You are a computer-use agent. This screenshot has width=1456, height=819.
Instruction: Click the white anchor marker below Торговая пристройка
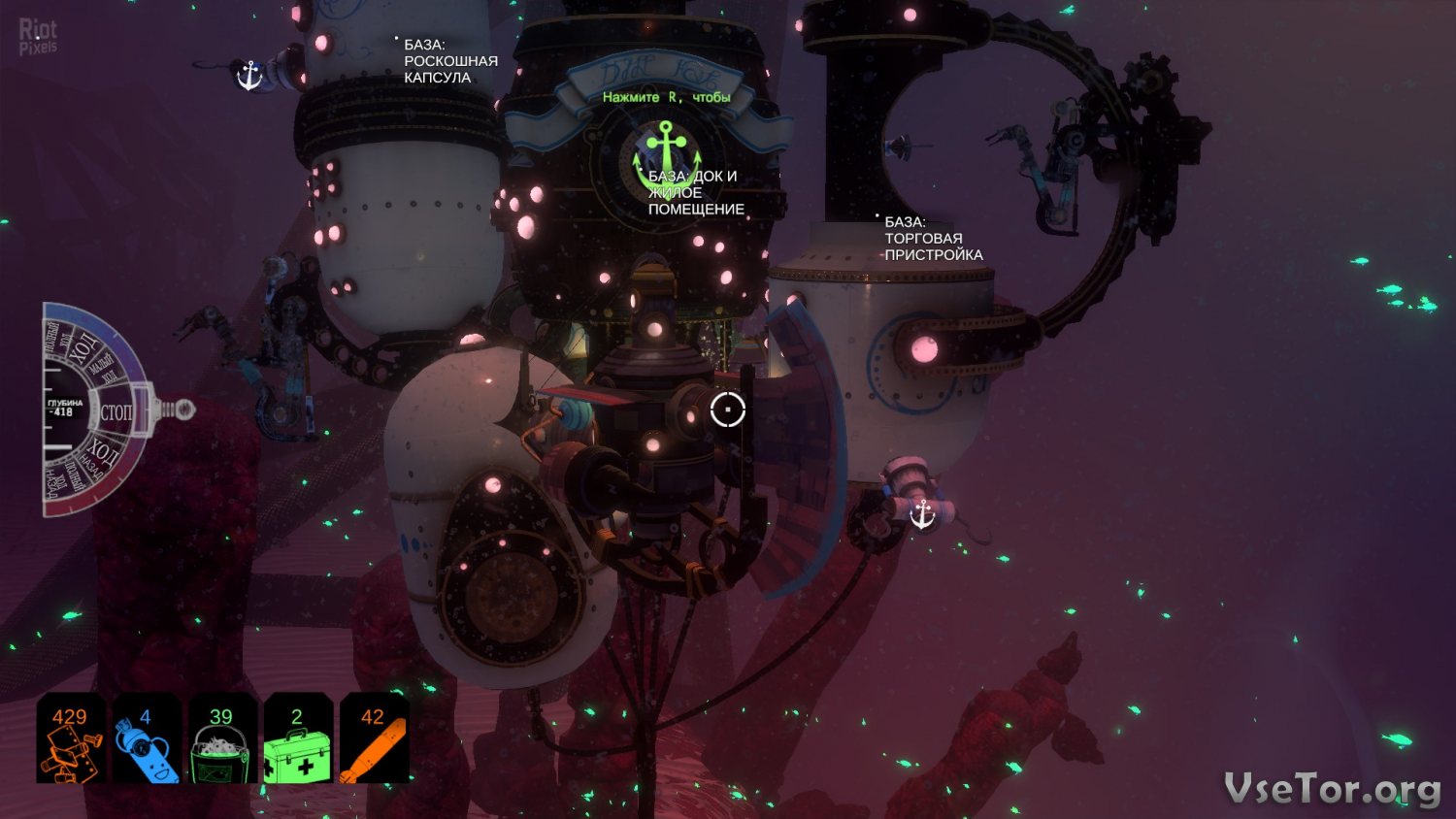[922, 513]
